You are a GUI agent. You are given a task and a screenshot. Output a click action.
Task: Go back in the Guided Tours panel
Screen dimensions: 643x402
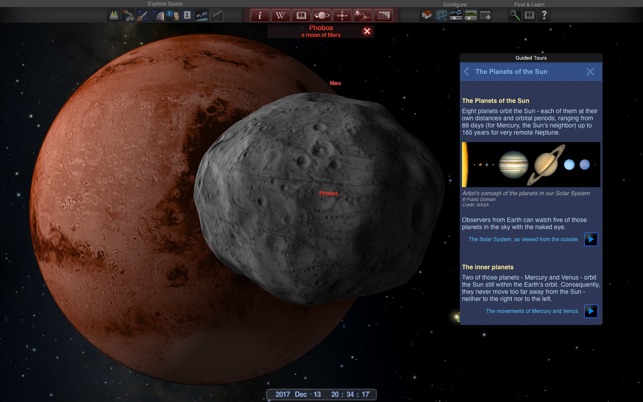467,72
